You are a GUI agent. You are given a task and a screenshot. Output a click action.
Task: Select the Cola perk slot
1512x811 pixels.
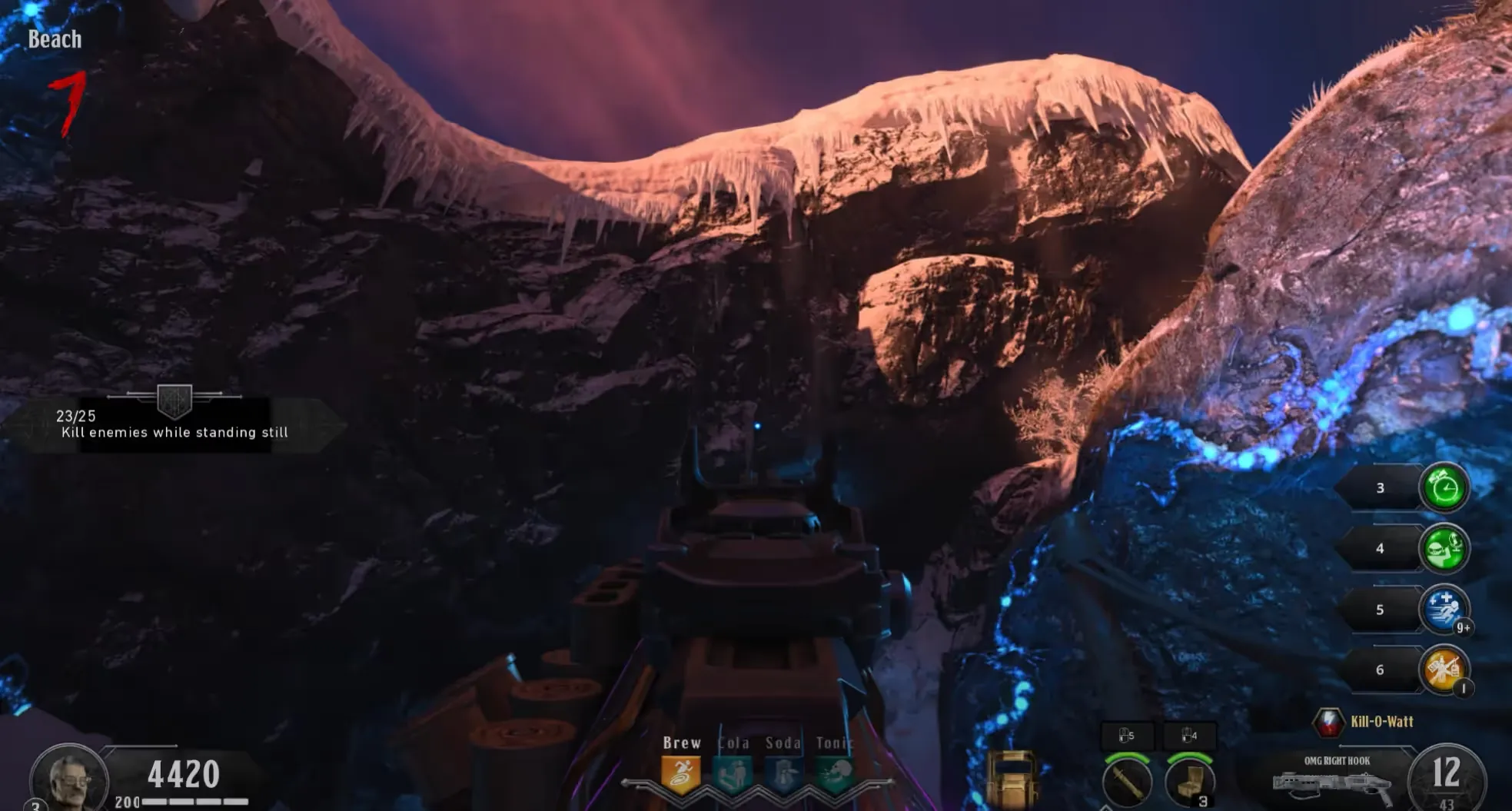[x=733, y=775]
